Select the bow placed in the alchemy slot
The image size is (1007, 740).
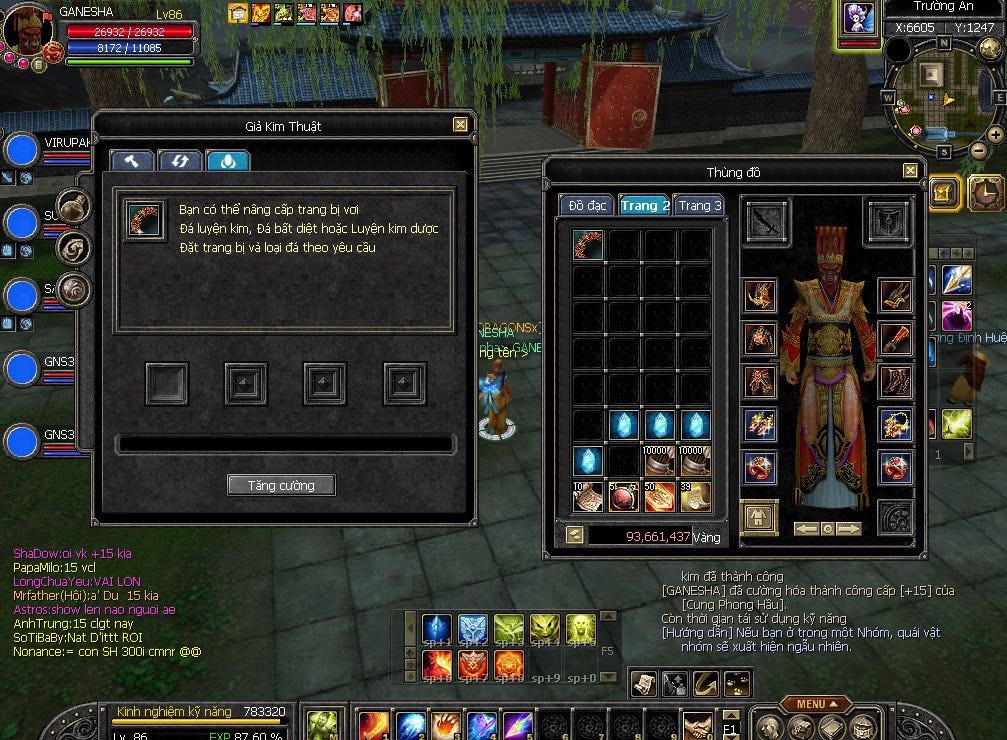(145, 219)
